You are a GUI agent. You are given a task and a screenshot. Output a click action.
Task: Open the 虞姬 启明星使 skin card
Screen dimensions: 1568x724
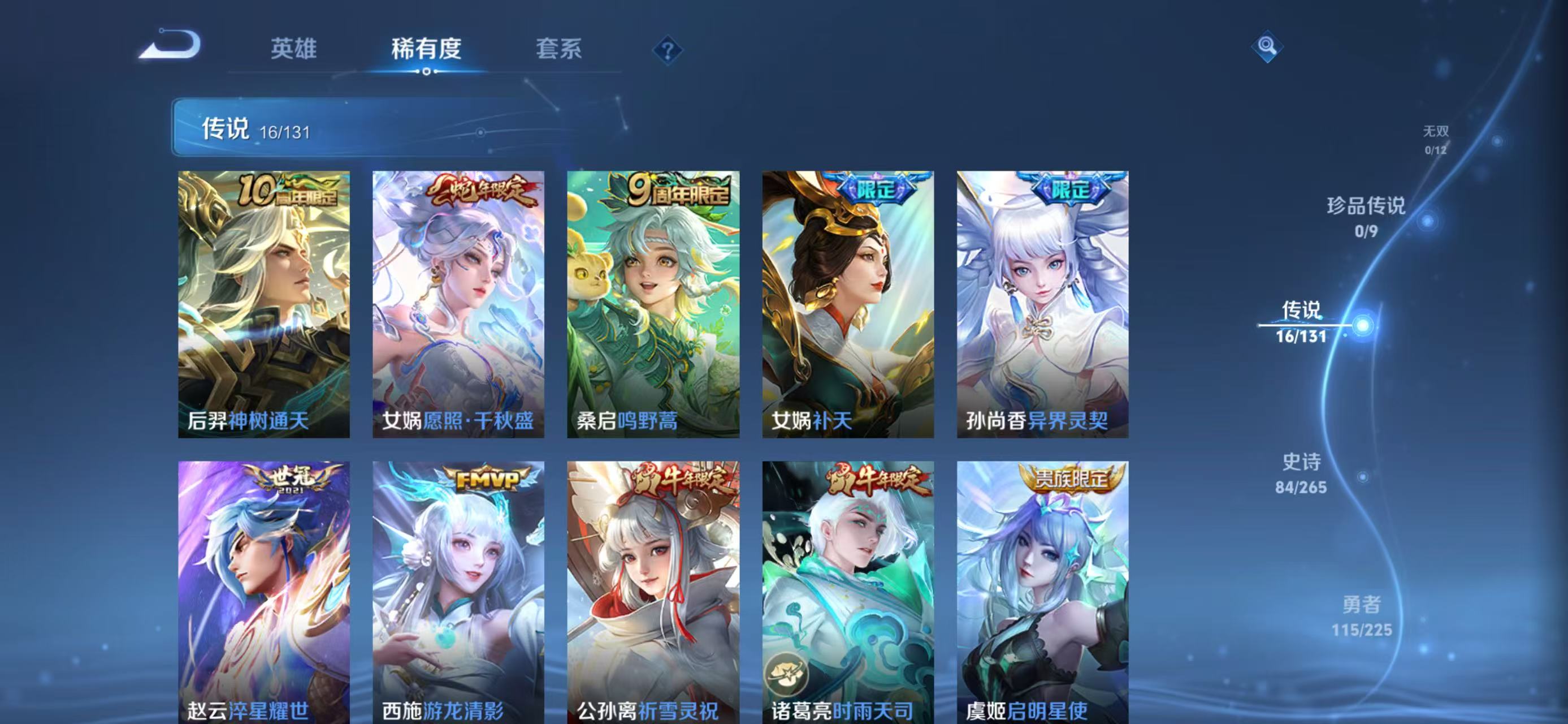pyautogui.click(x=1042, y=591)
